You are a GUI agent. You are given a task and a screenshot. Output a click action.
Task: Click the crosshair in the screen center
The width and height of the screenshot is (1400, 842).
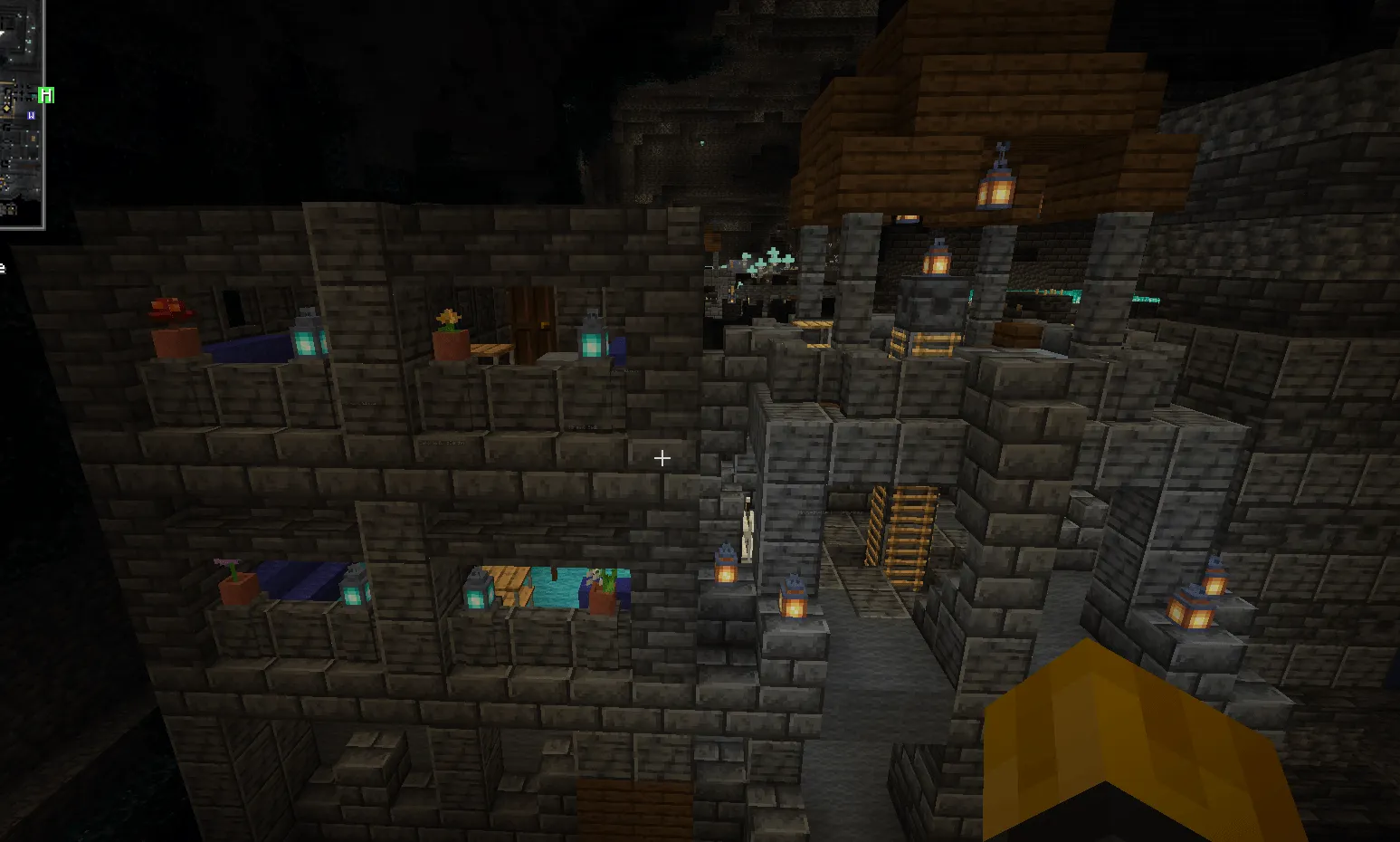[662, 459]
